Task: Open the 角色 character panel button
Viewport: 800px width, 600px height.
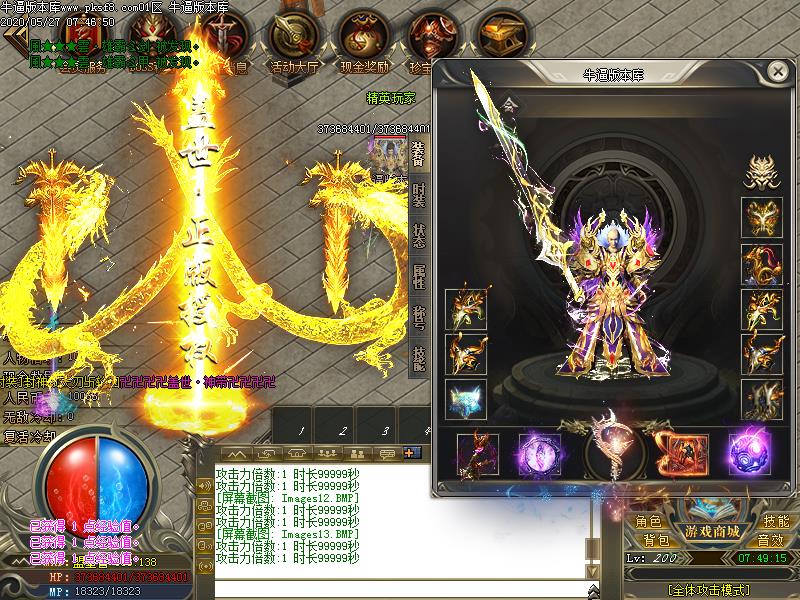Action: click(x=649, y=521)
